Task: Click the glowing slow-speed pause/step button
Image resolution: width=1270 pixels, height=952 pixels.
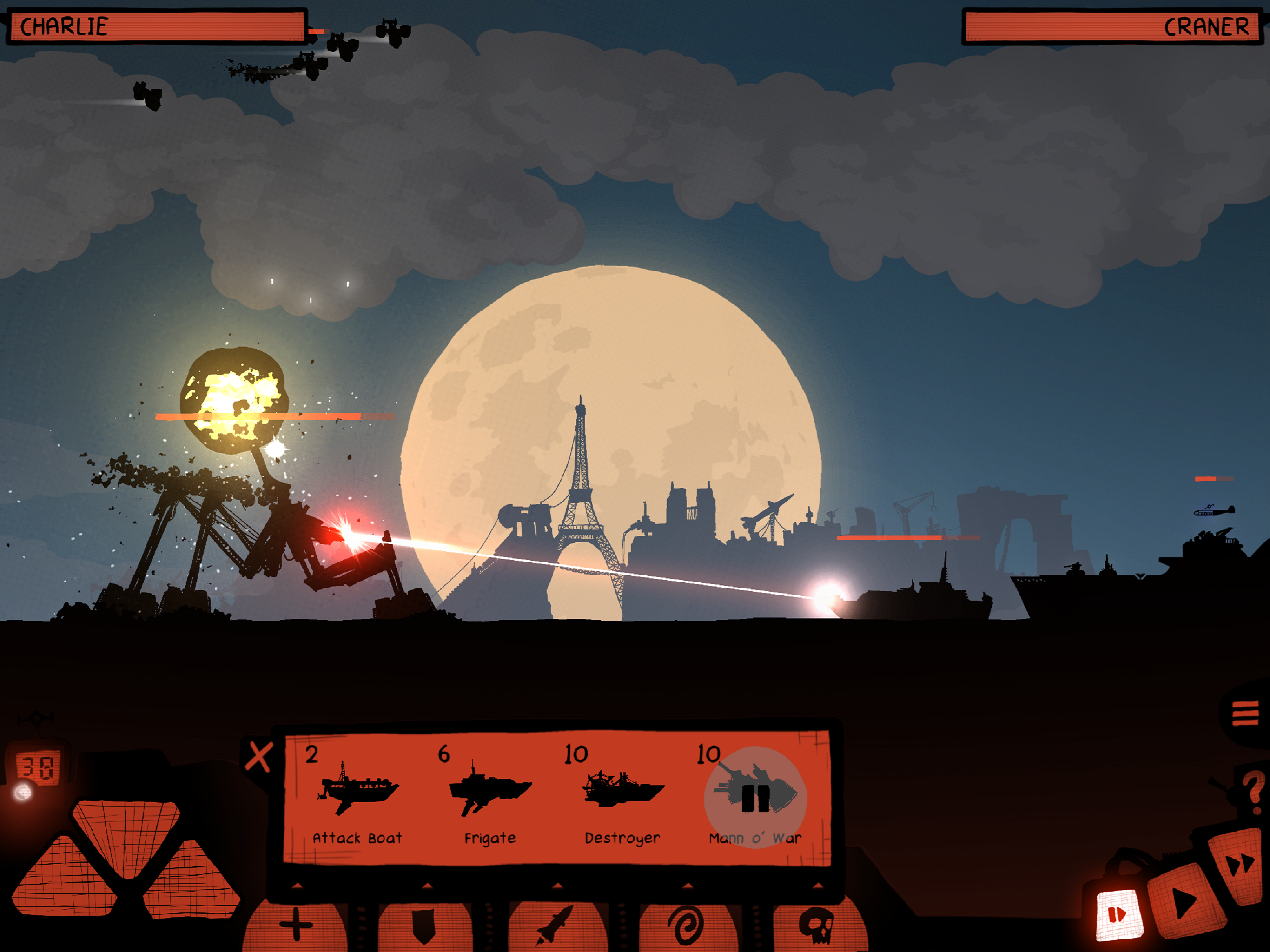Action: (1117, 914)
